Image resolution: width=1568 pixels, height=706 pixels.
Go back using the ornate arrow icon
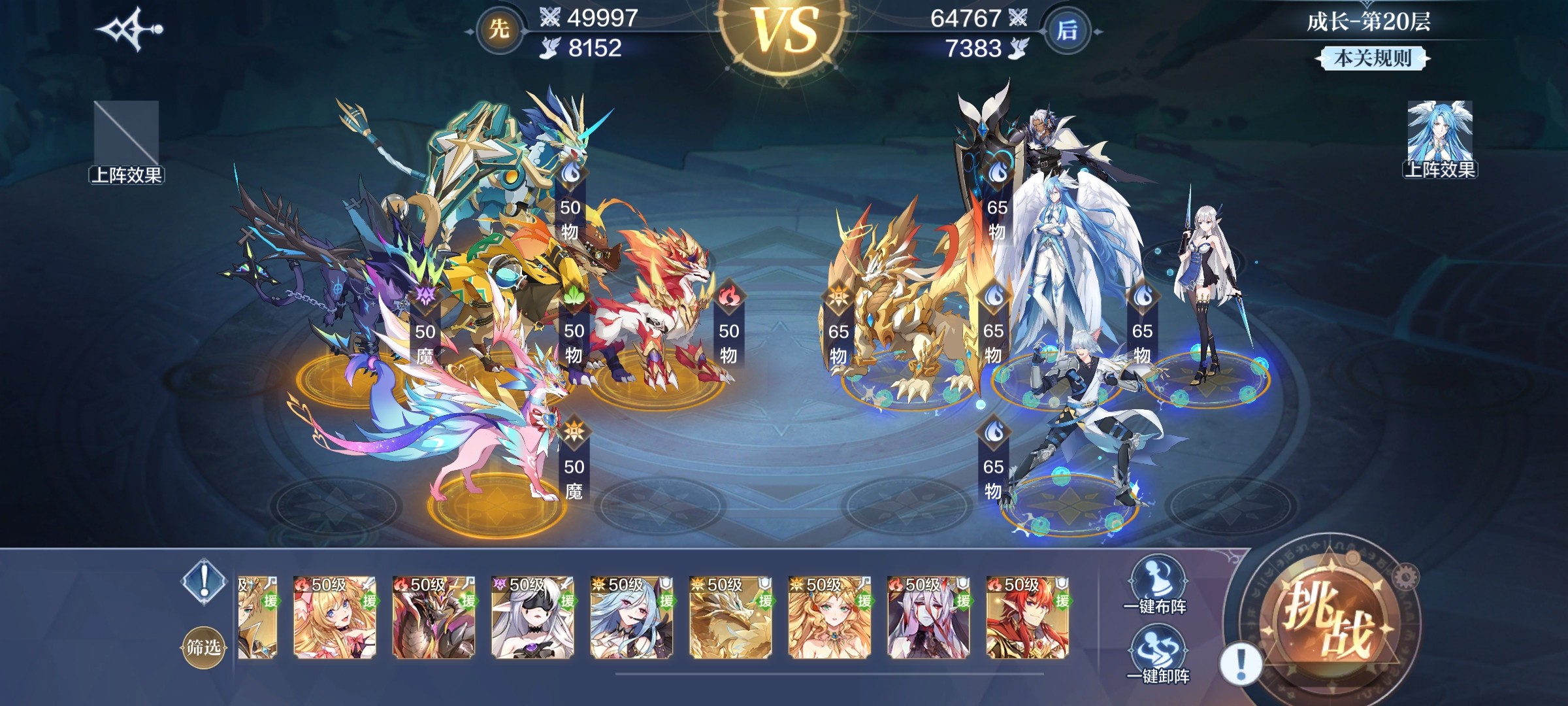coord(129,29)
